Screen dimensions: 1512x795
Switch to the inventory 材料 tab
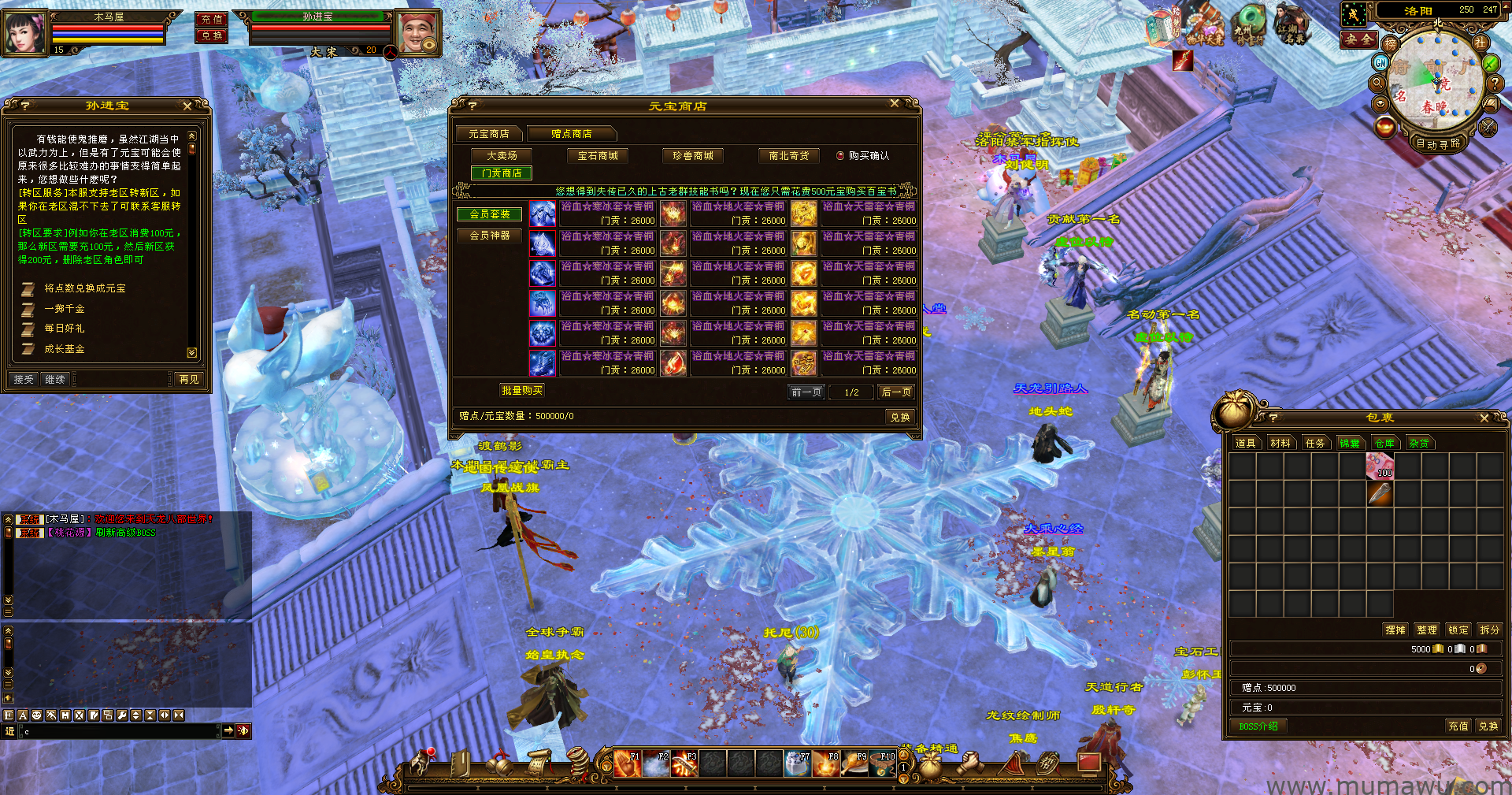[x=1280, y=444]
